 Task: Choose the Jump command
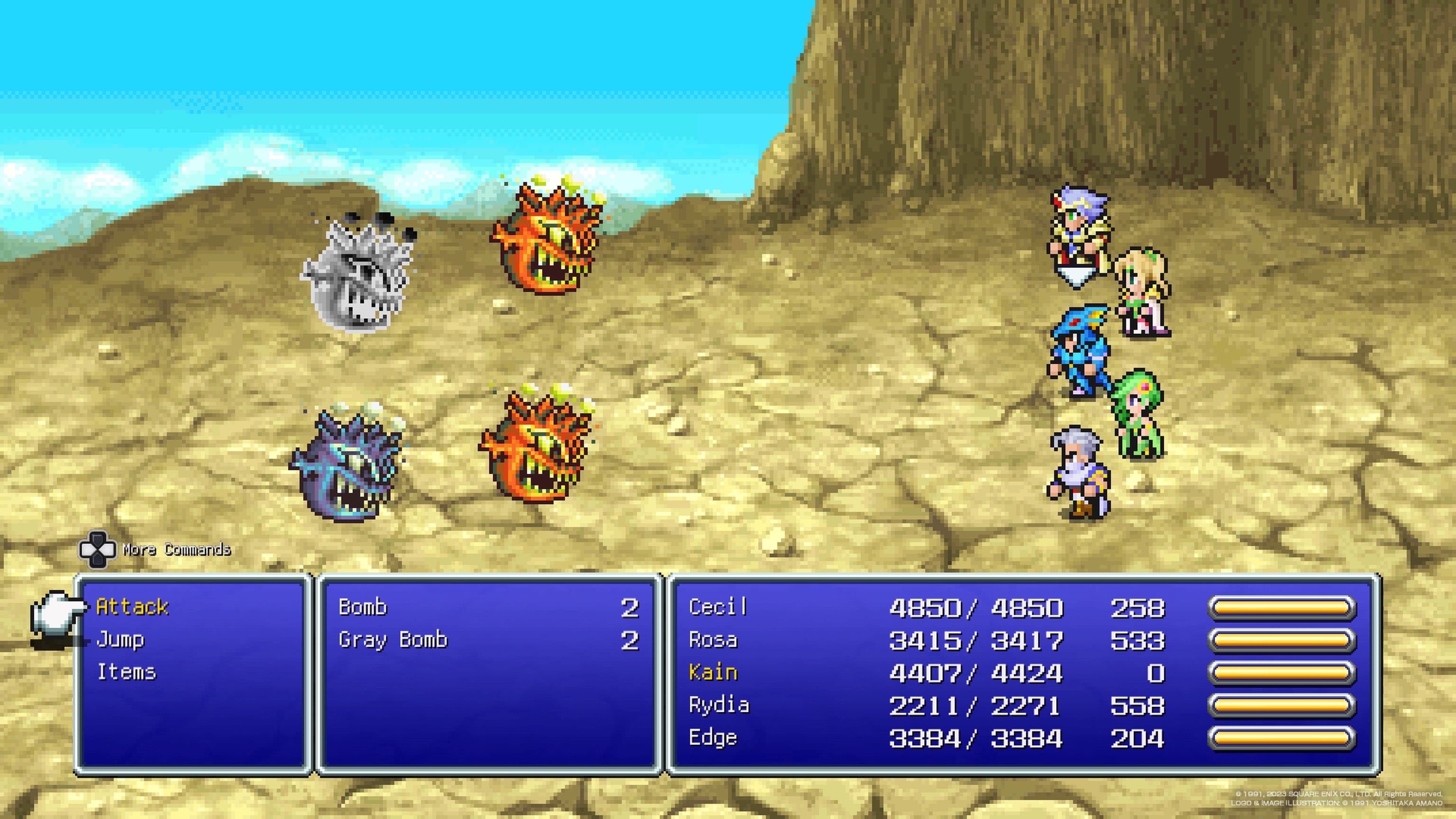click(121, 640)
